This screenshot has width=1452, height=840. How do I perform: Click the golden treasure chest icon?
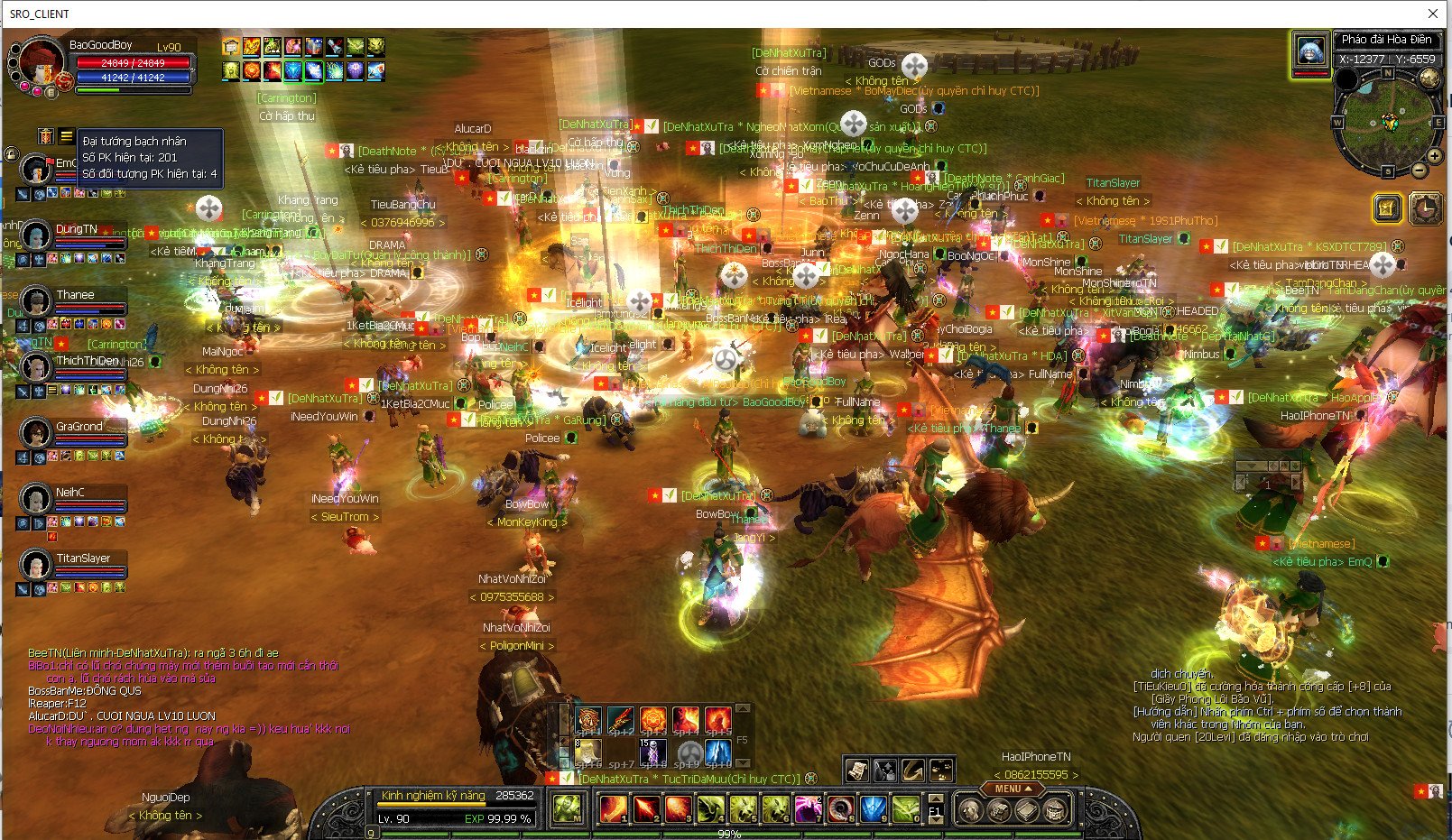1387,208
